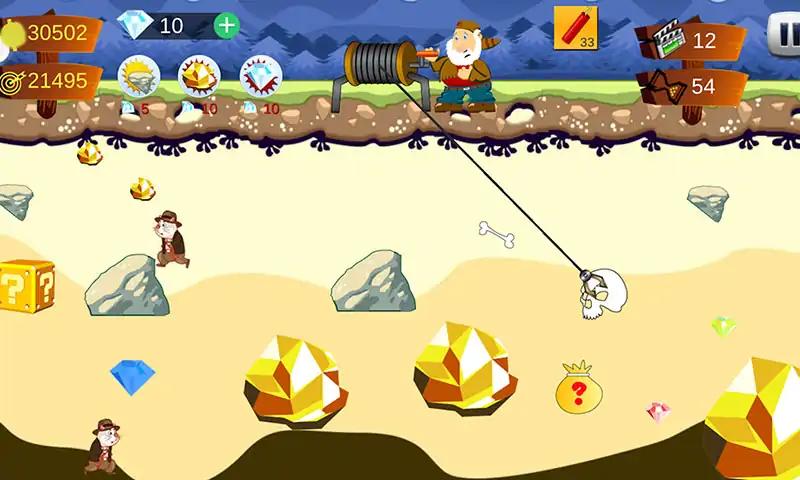Add more diamonds with the green plus
Image resolution: width=800 pixels, height=480 pixels.
point(227,25)
